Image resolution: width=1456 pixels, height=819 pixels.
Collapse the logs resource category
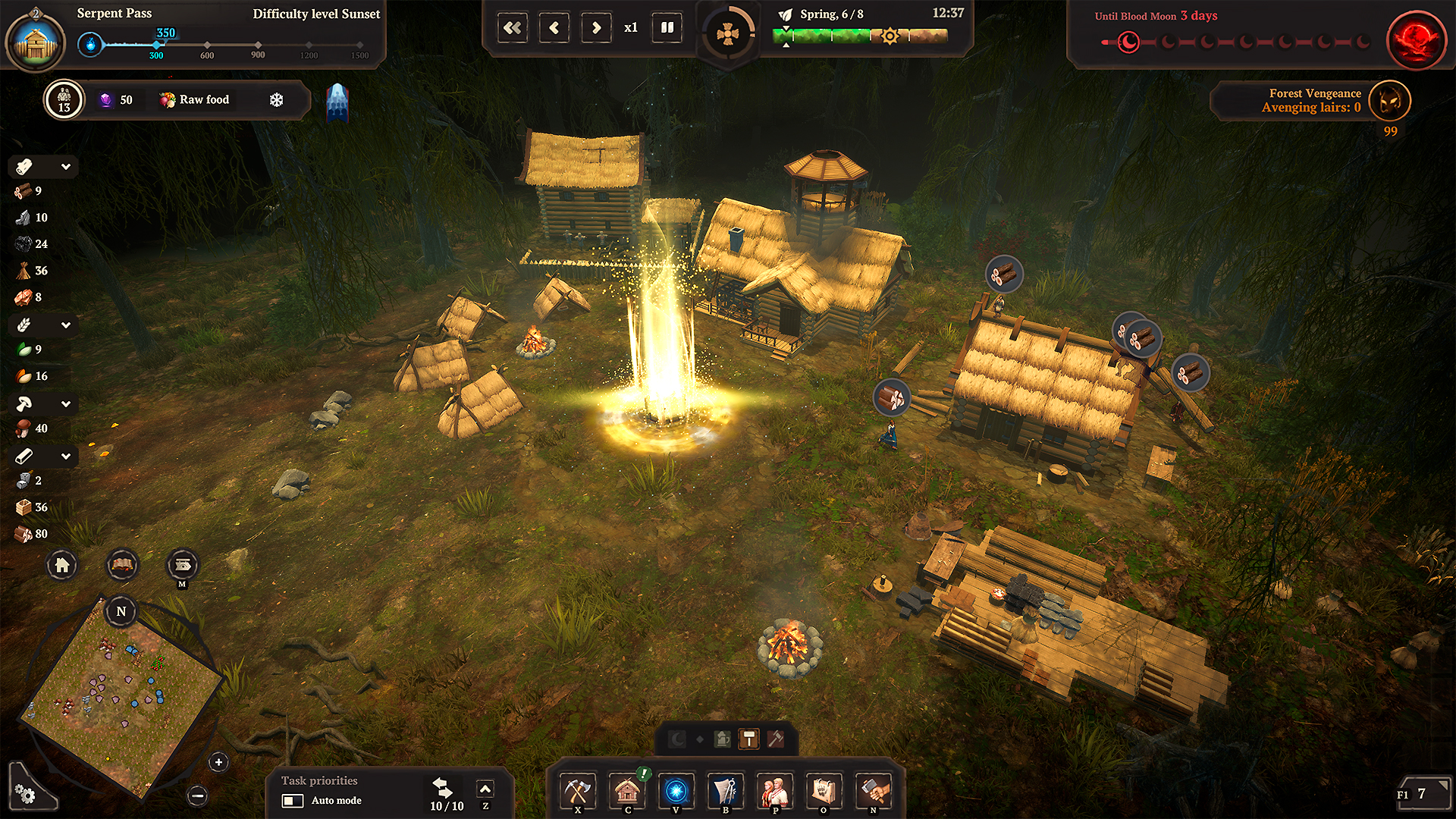(65, 166)
